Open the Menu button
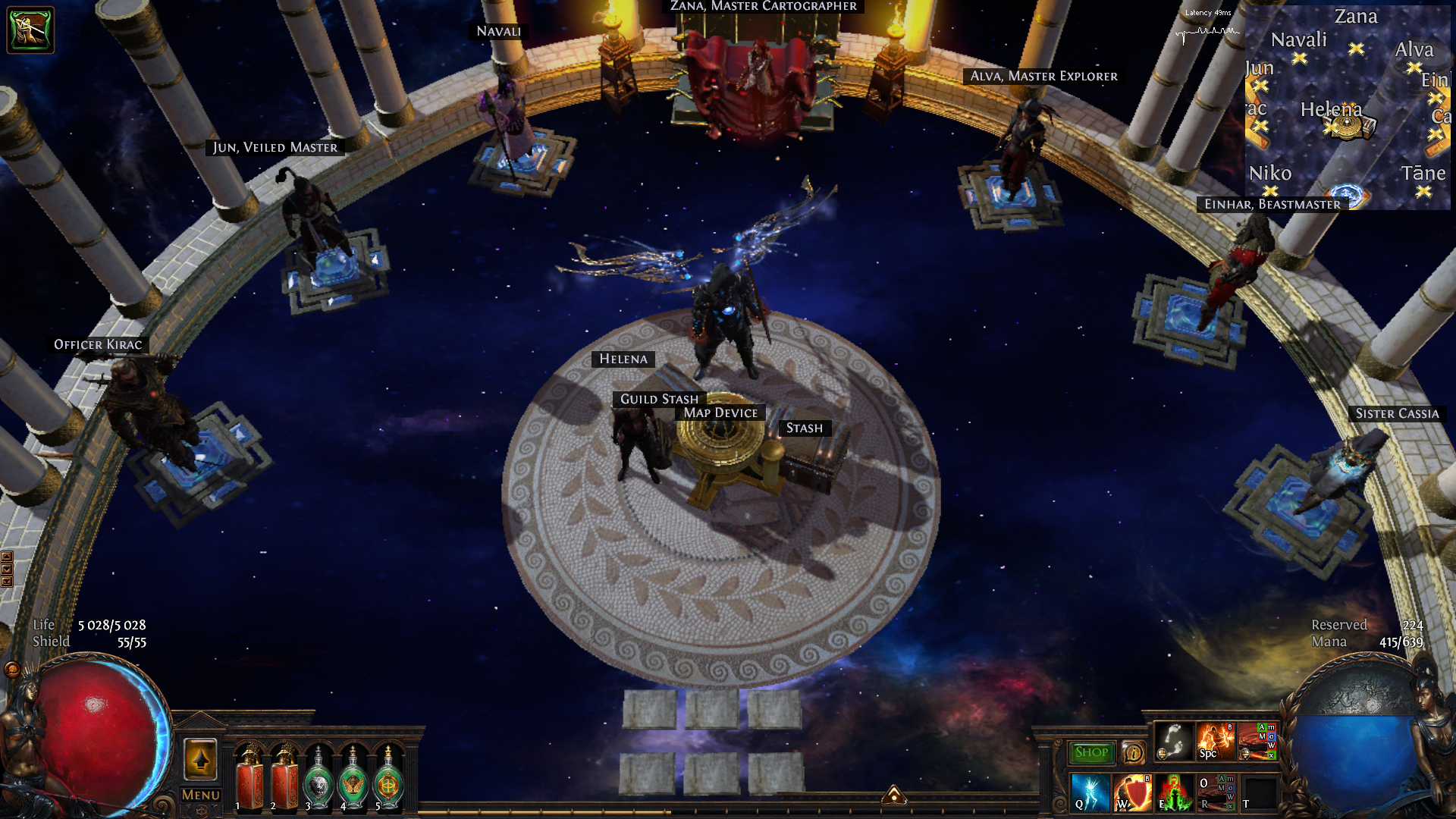 click(x=201, y=795)
